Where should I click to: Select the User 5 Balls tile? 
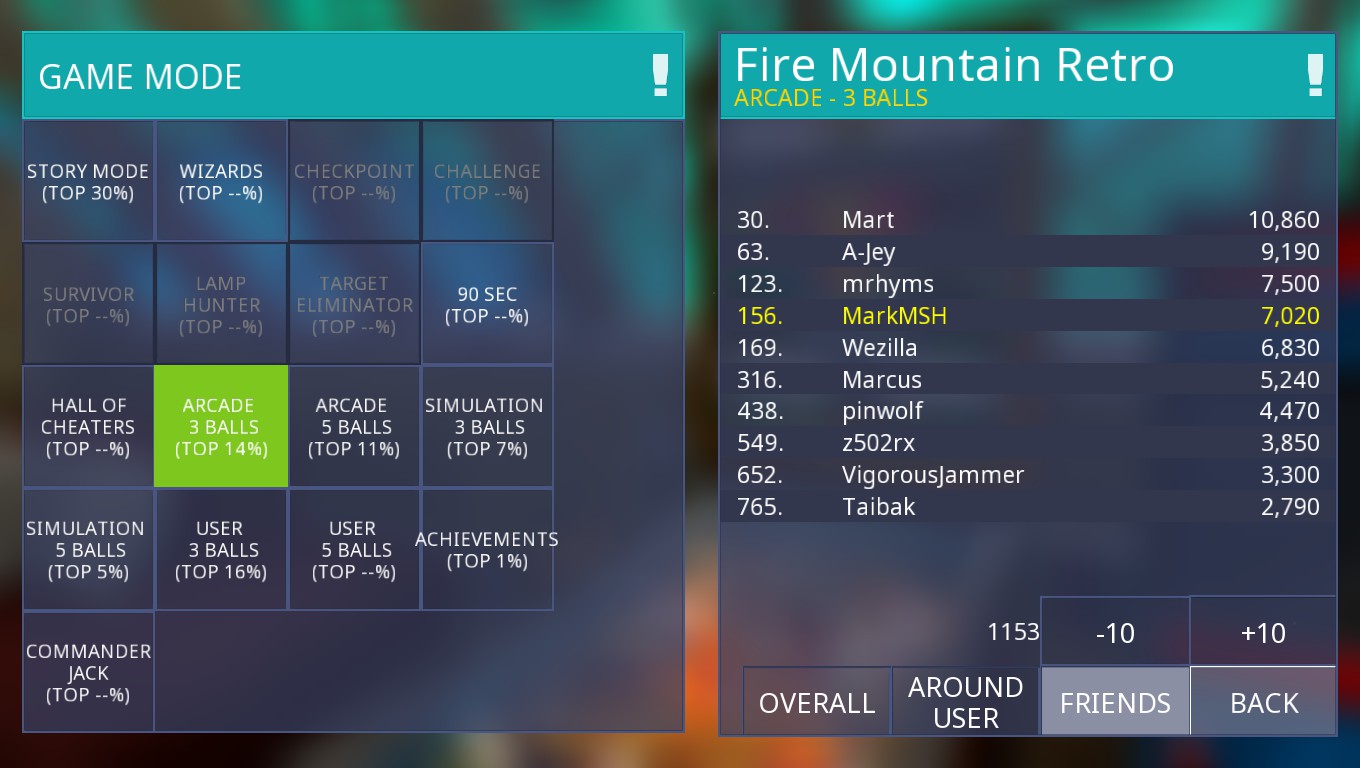coord(354,550)
